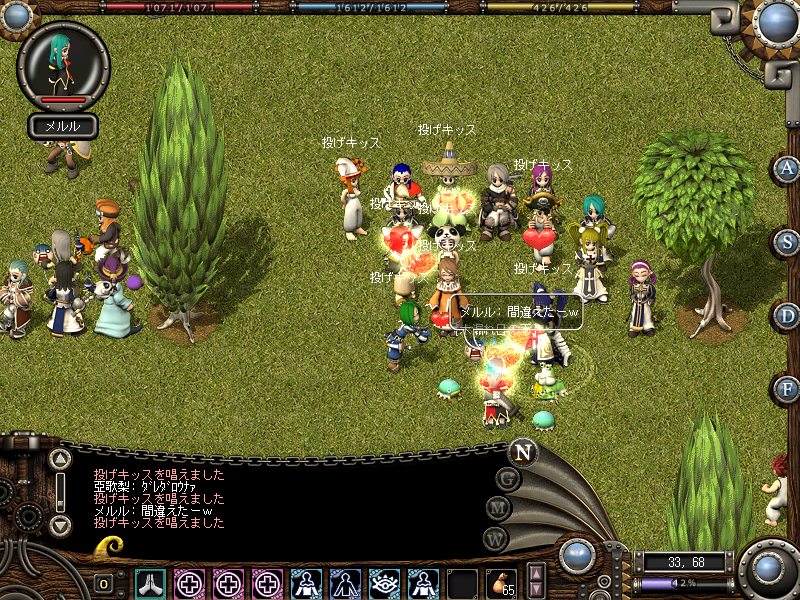Click the blue orb in top-right gear
This screenshot has height=600, width=800.
click(x=777, y=22)
